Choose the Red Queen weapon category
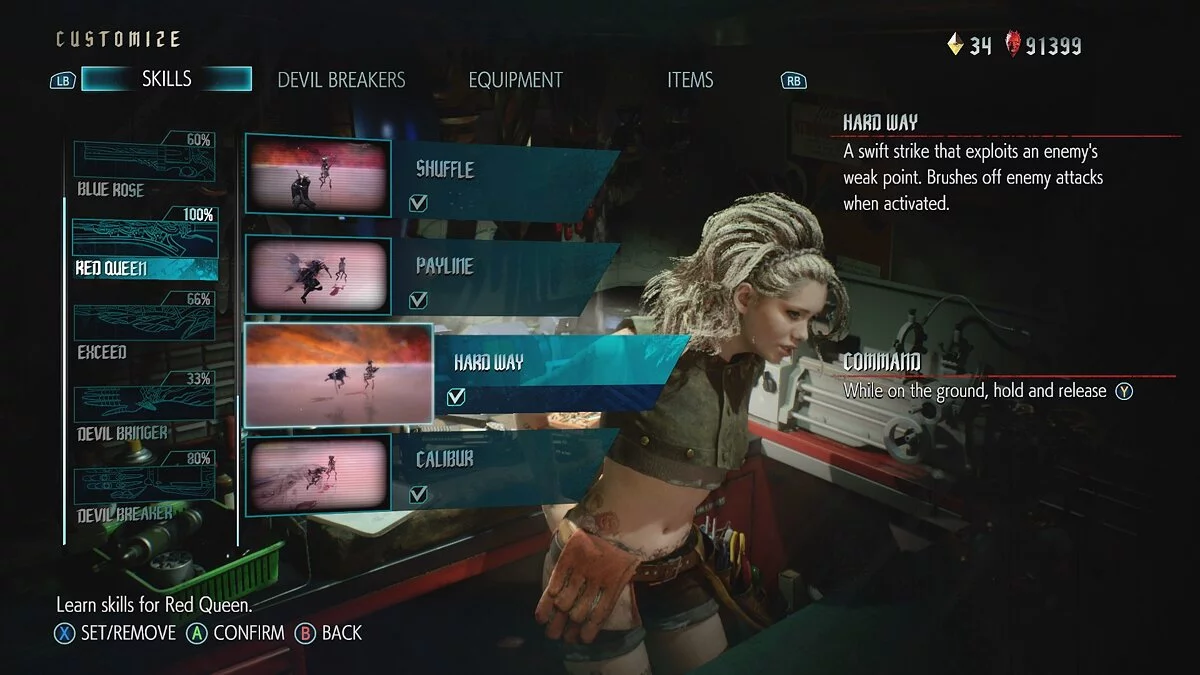 click(144, 248)
